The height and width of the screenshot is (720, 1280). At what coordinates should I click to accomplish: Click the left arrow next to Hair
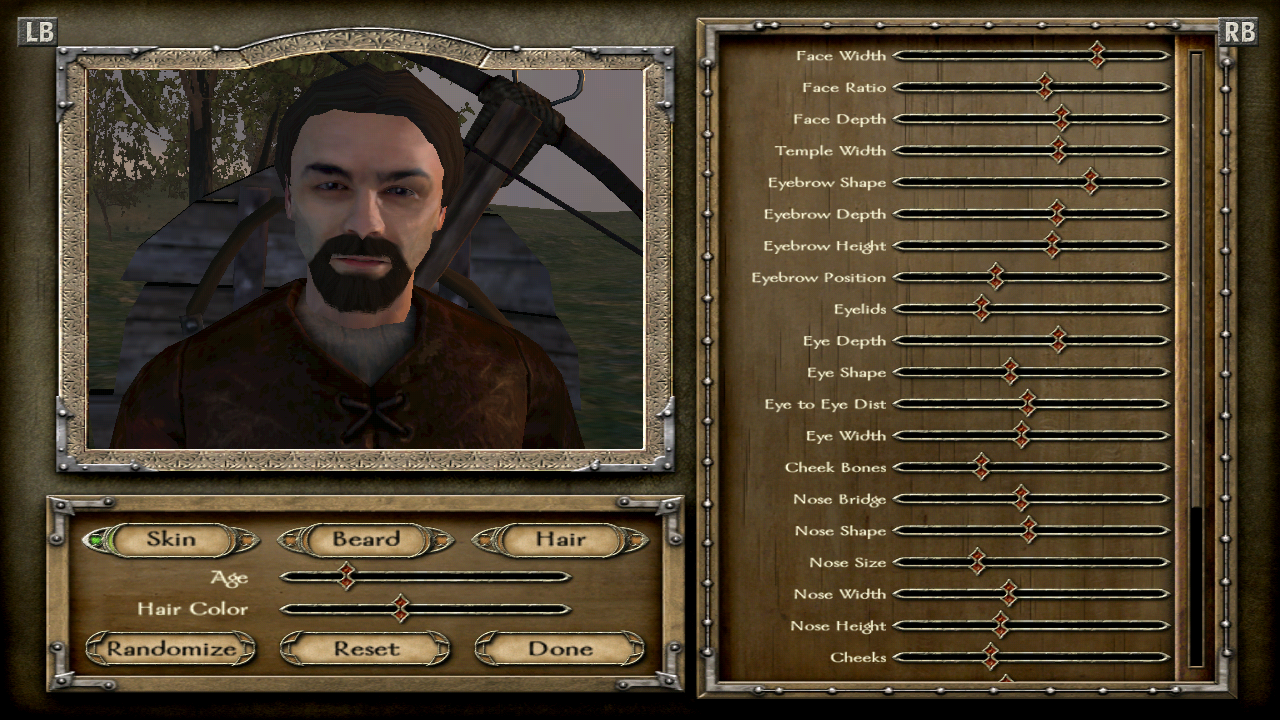(x=487, y=540)
